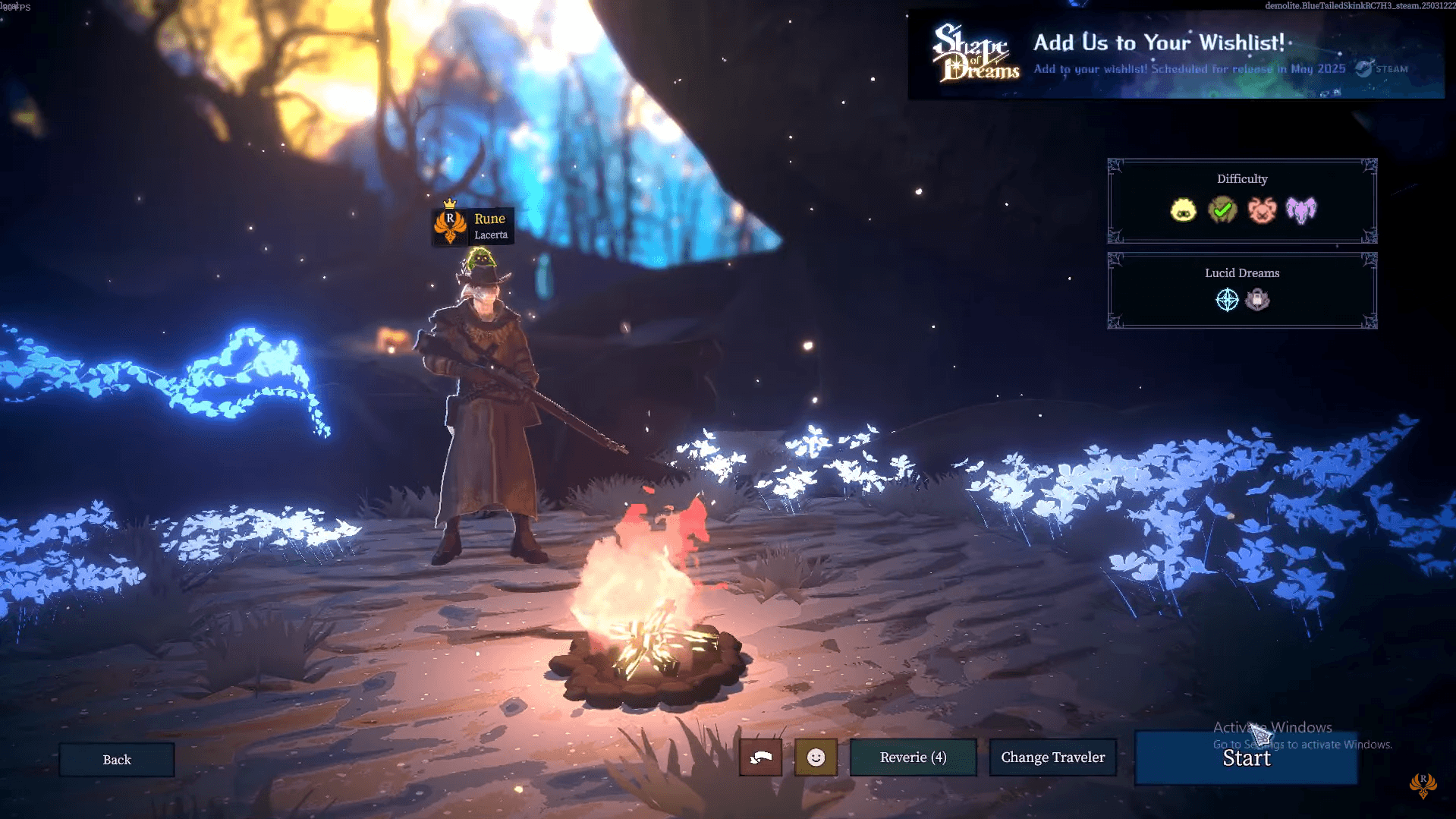
Task: Click the locked Lucid Dream slot
Action: [1257, 300]
